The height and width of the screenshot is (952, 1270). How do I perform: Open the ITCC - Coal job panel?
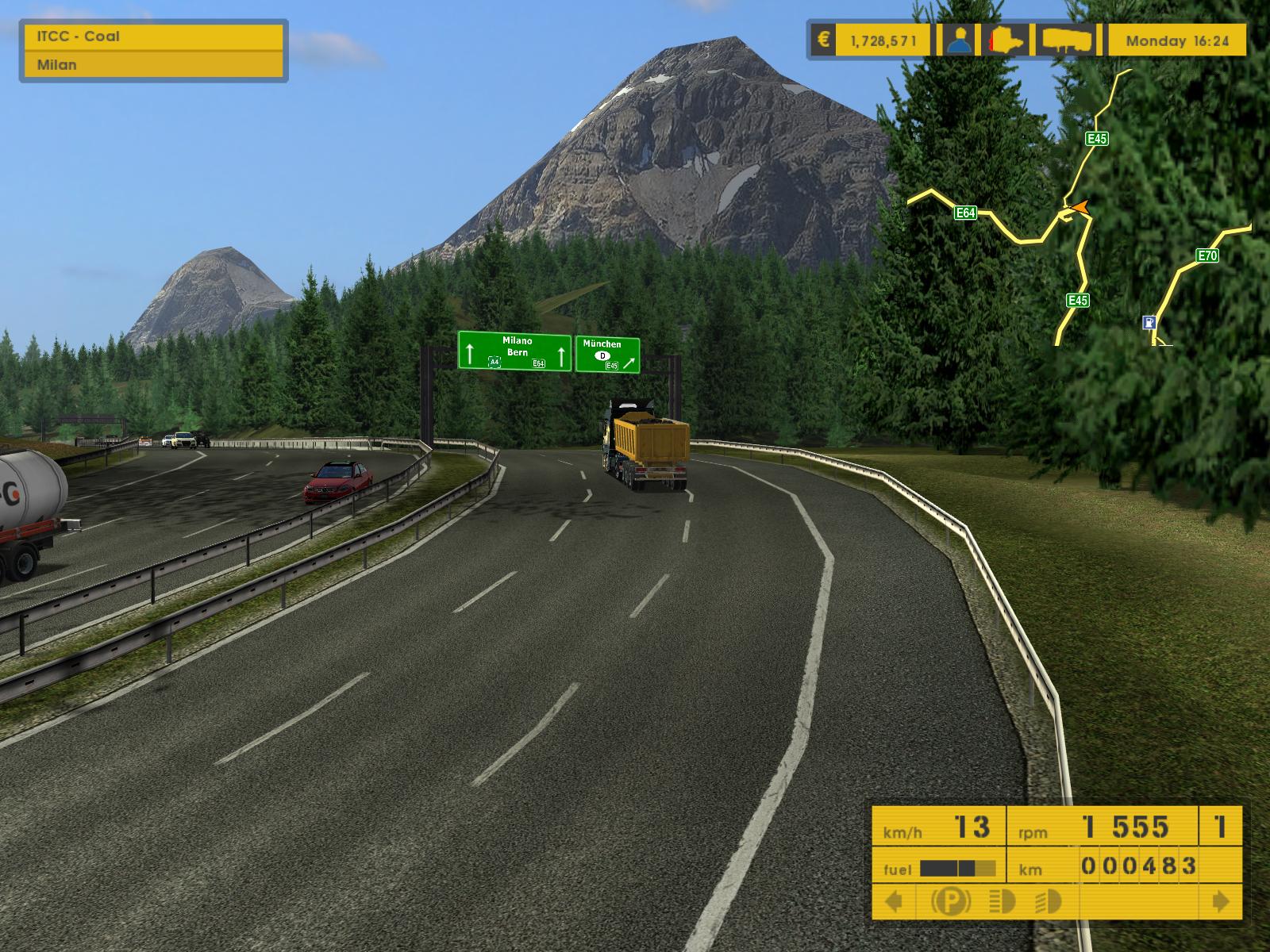coord(154,36)
